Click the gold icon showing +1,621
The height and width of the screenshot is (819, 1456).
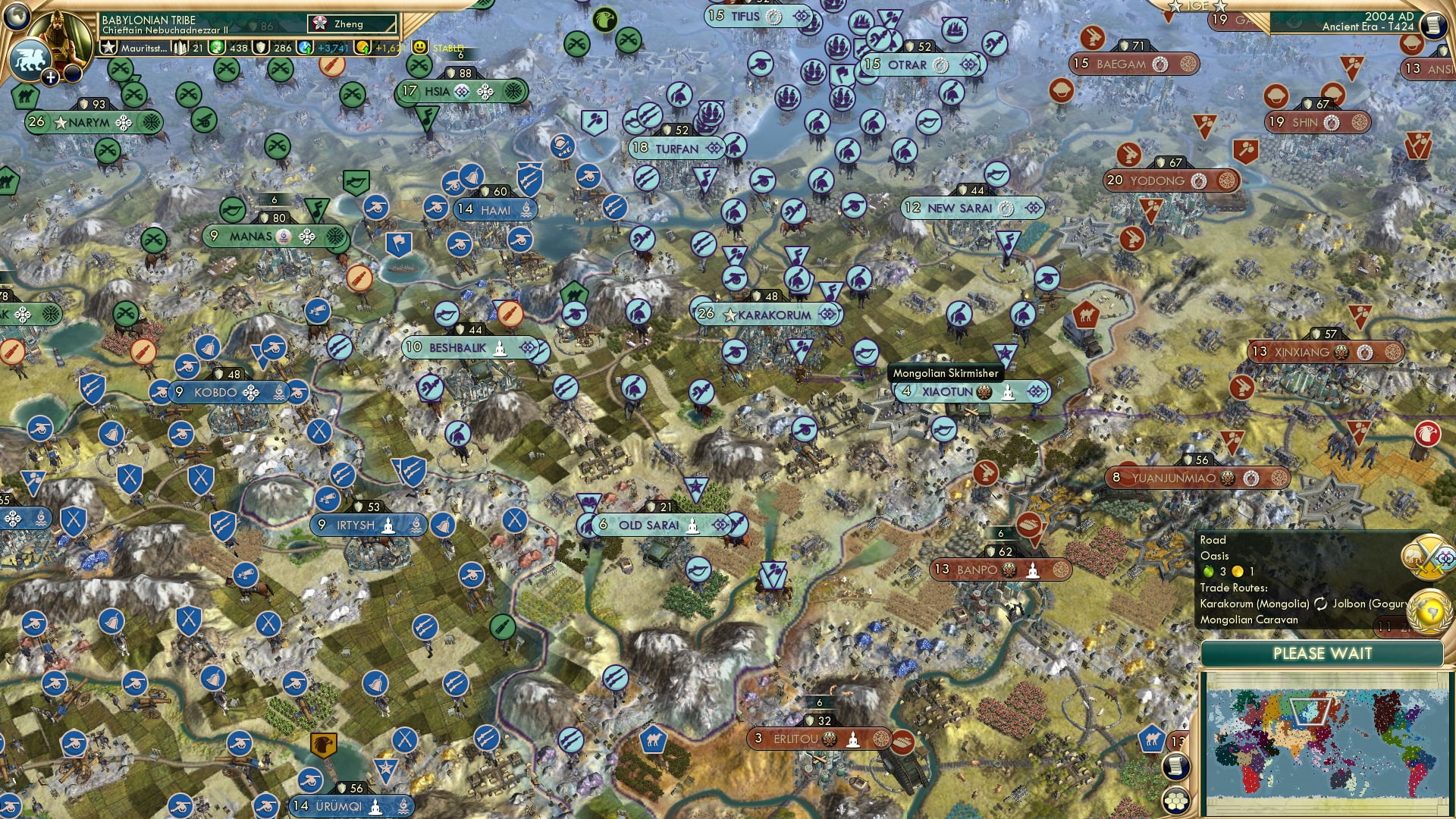coord(363,47)
